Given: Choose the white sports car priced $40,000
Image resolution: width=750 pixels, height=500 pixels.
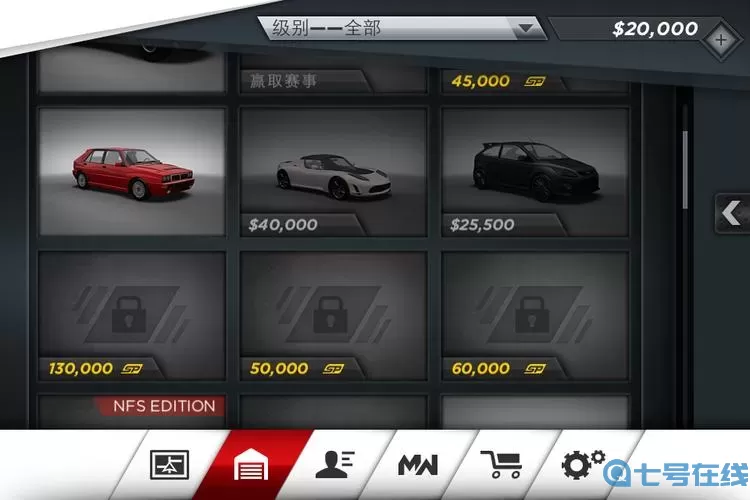Looking at the screenshot, I should click(333, 172).
